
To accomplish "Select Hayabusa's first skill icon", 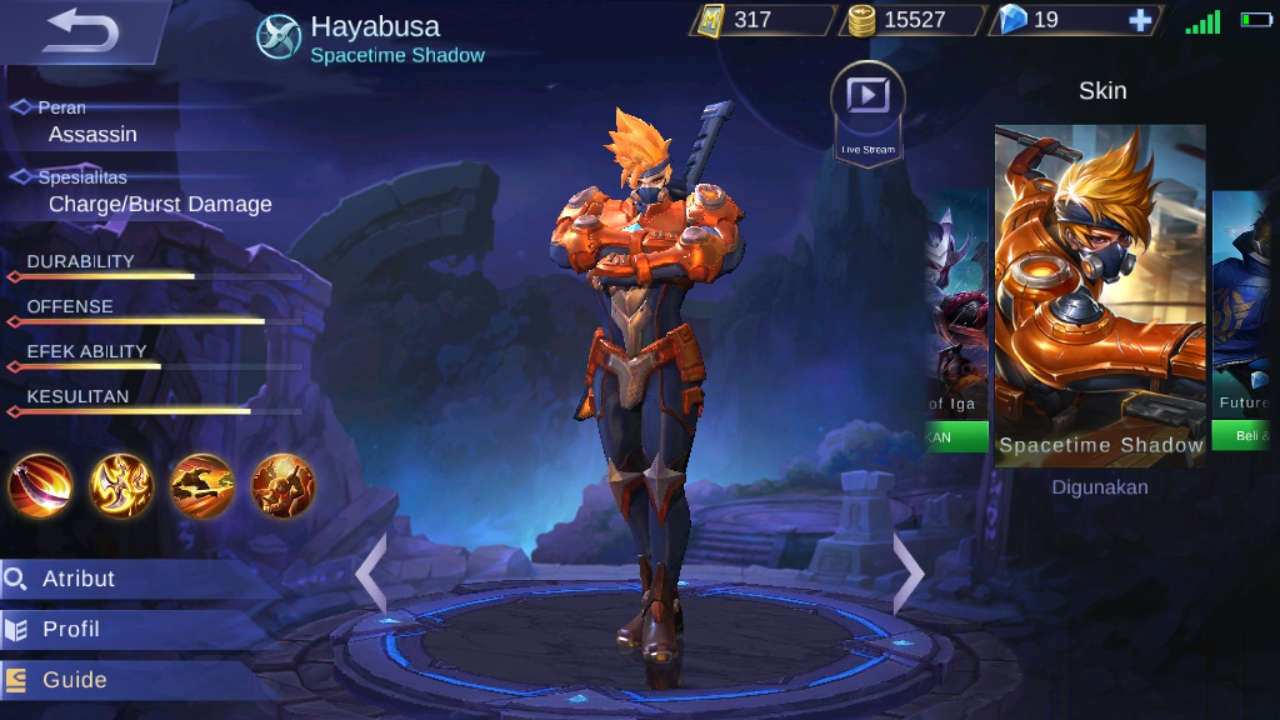I will [40, 489].
